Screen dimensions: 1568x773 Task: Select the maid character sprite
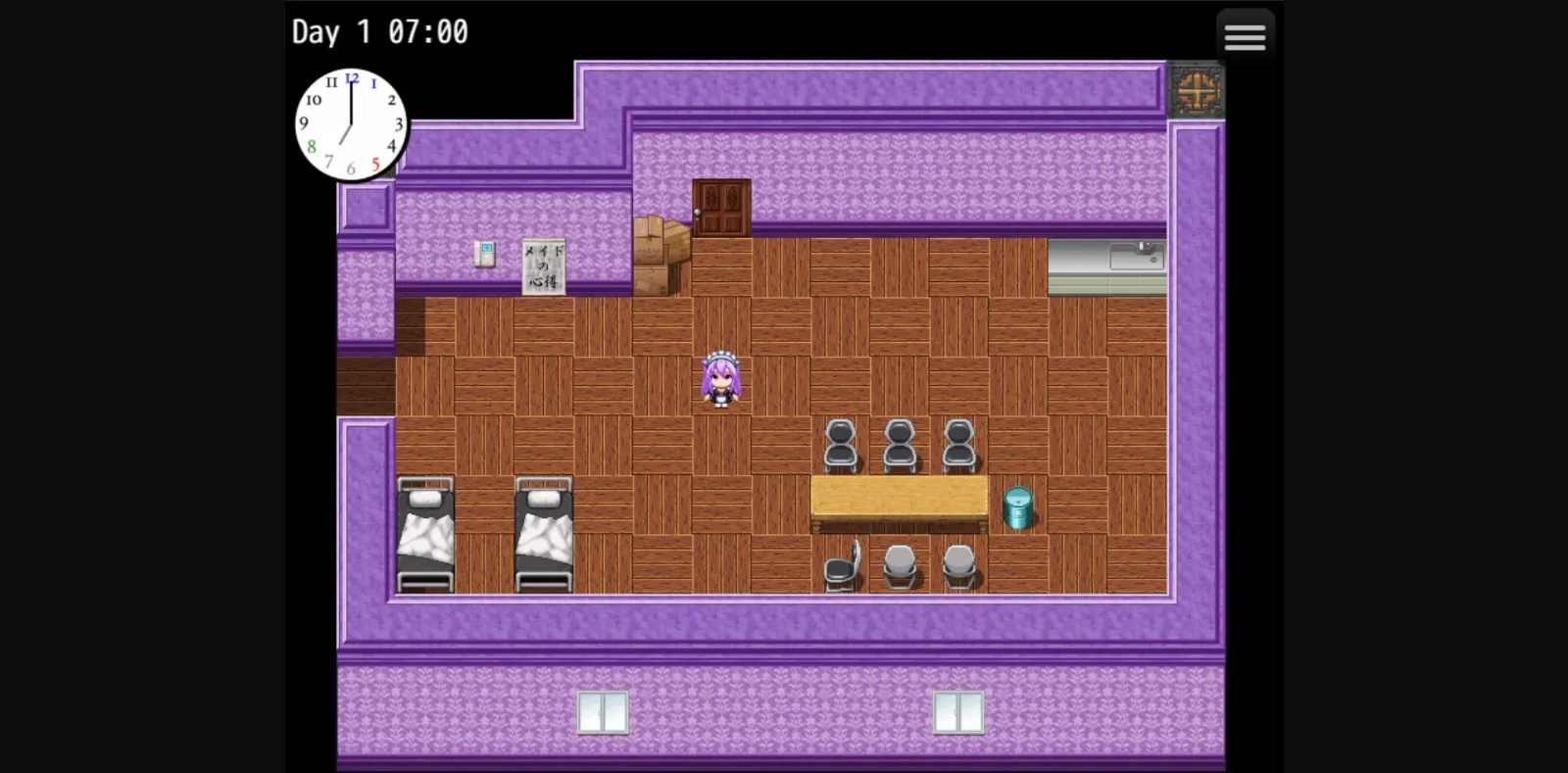(x=720, y=382)
